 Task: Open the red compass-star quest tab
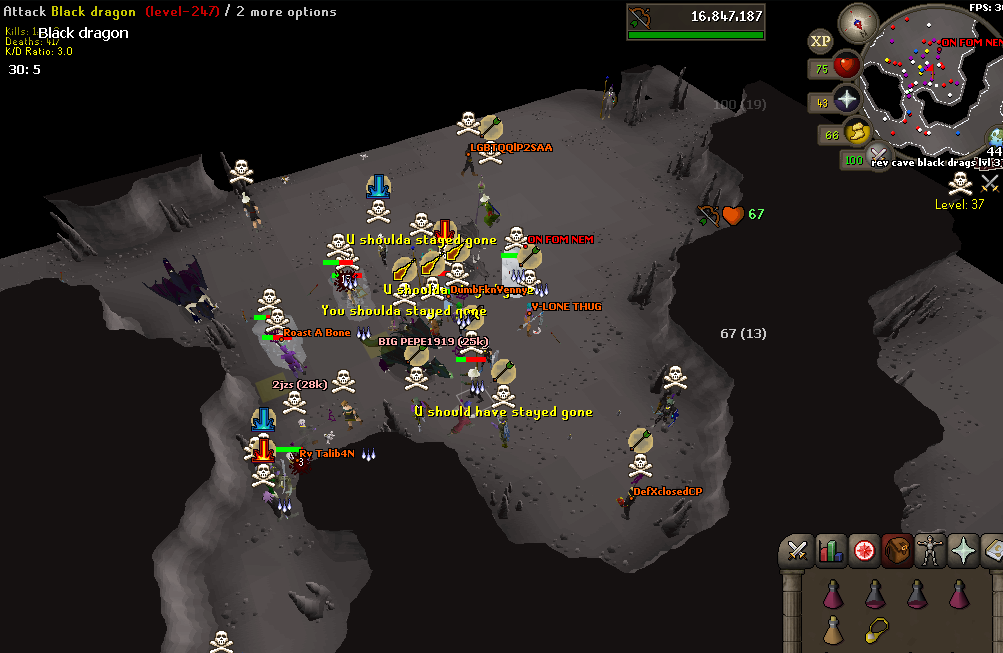click(864, 550)
